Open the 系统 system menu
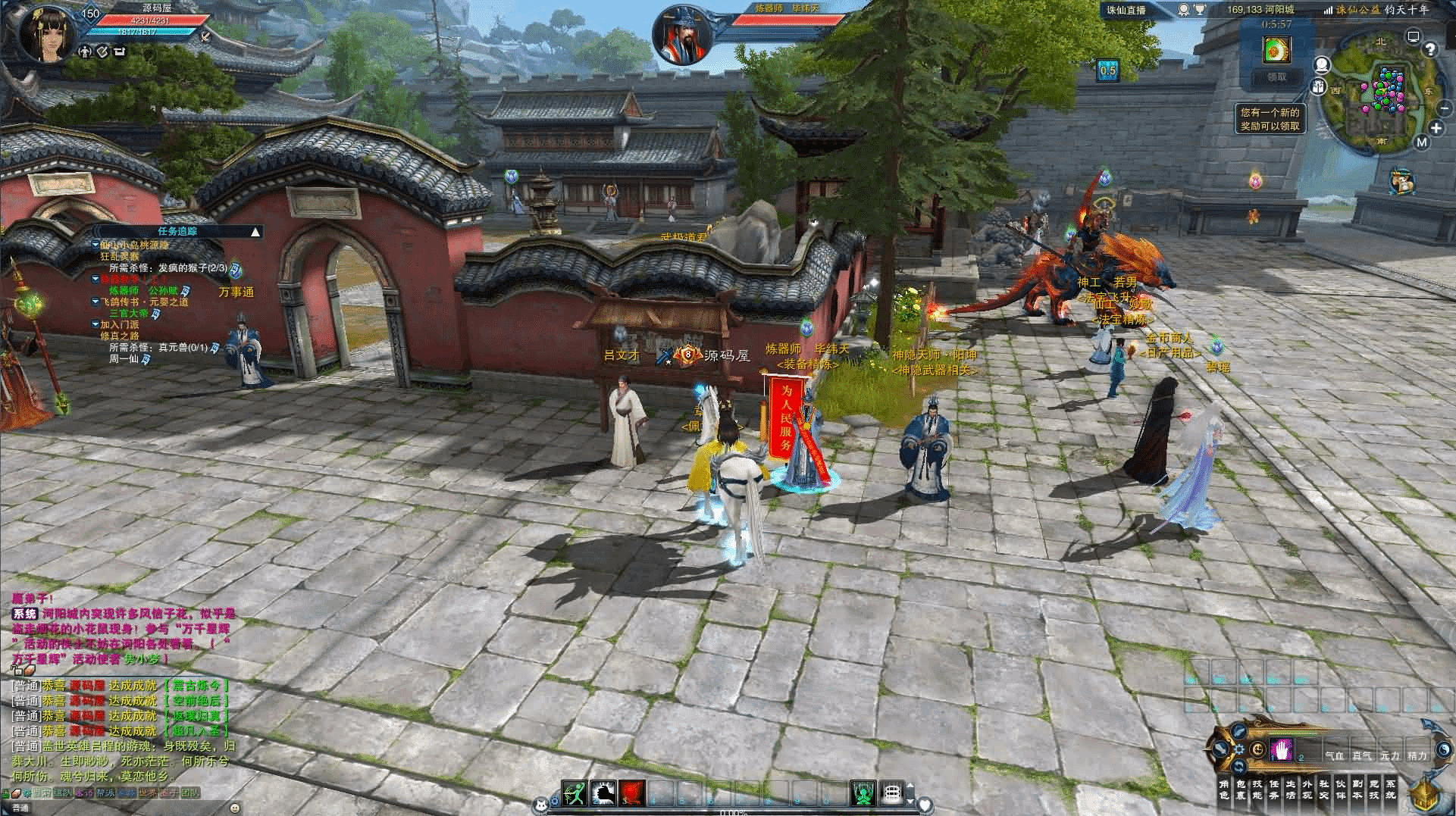 point(1391,789)
